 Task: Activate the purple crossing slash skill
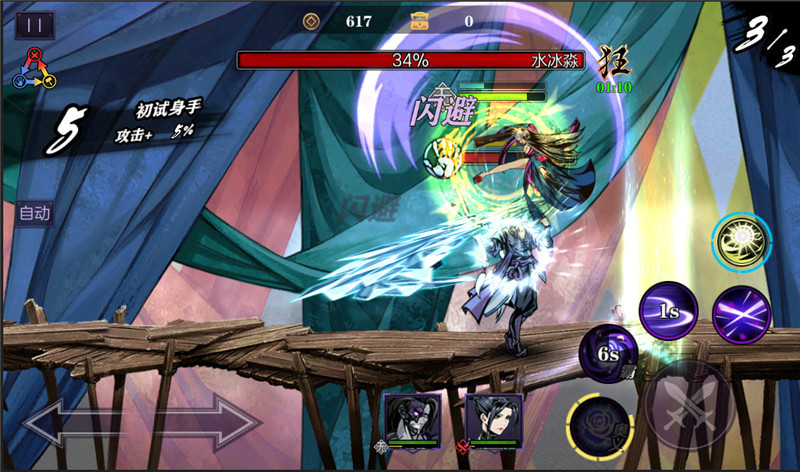pyautogui.click(x=741, y=312)
